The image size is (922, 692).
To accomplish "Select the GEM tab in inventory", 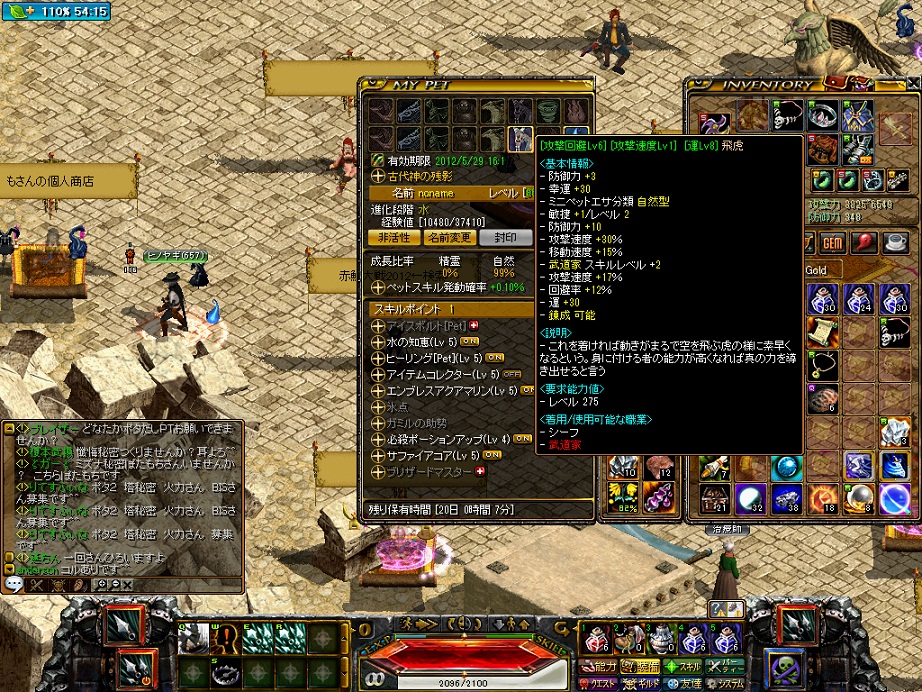I will tap(832, 243).
